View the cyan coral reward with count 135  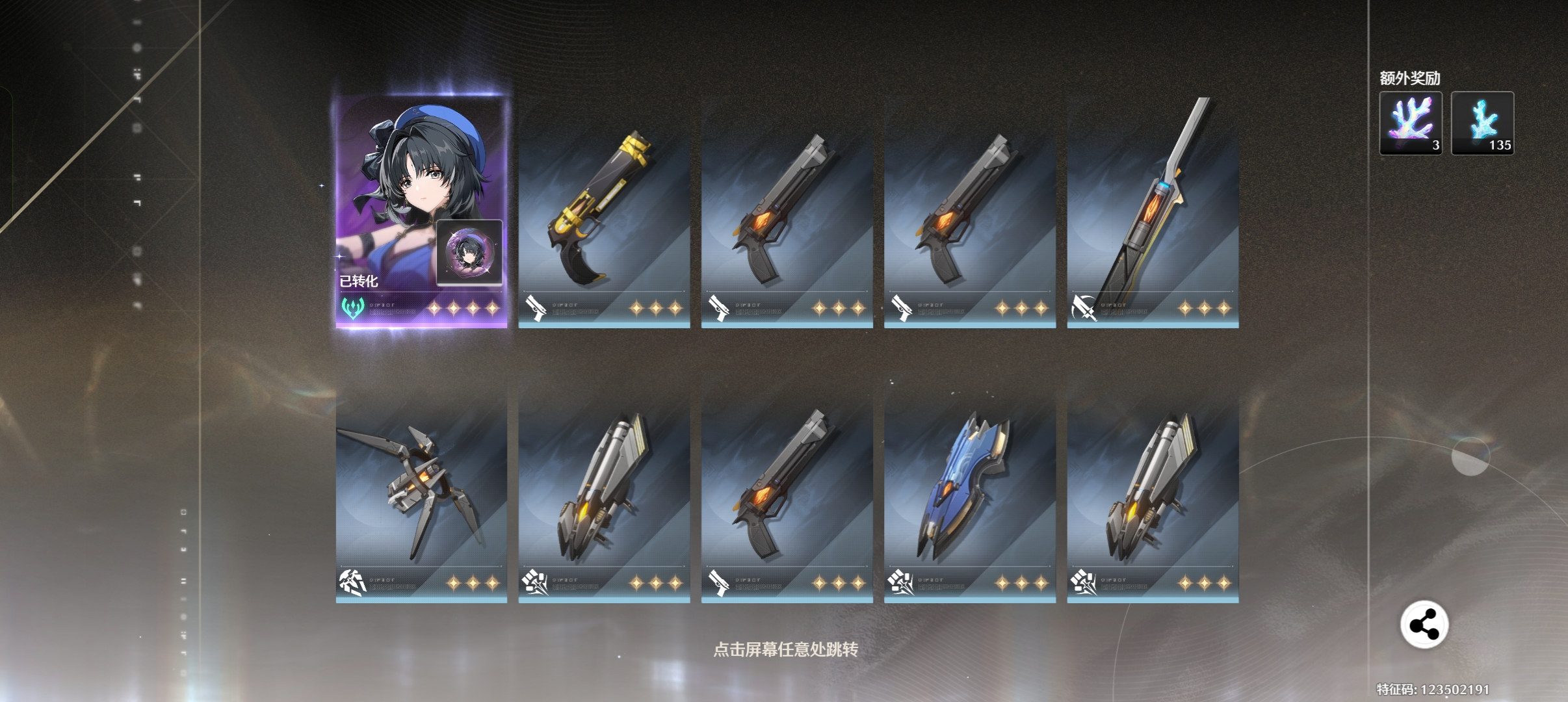1482,123
